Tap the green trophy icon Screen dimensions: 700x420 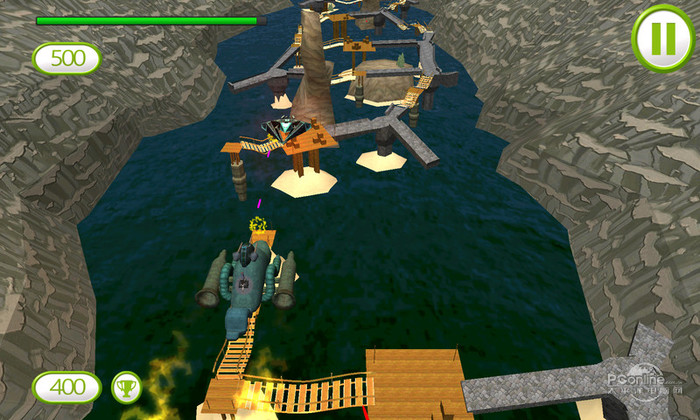point(126,386)
